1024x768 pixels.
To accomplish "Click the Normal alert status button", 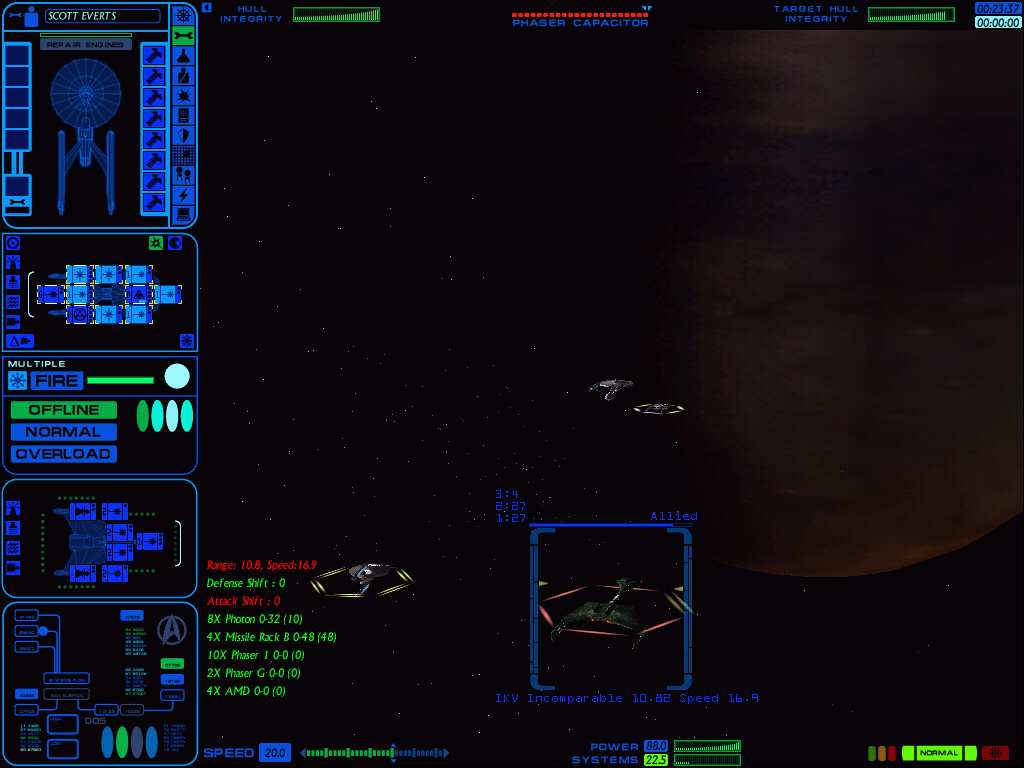I will (939, 753).
